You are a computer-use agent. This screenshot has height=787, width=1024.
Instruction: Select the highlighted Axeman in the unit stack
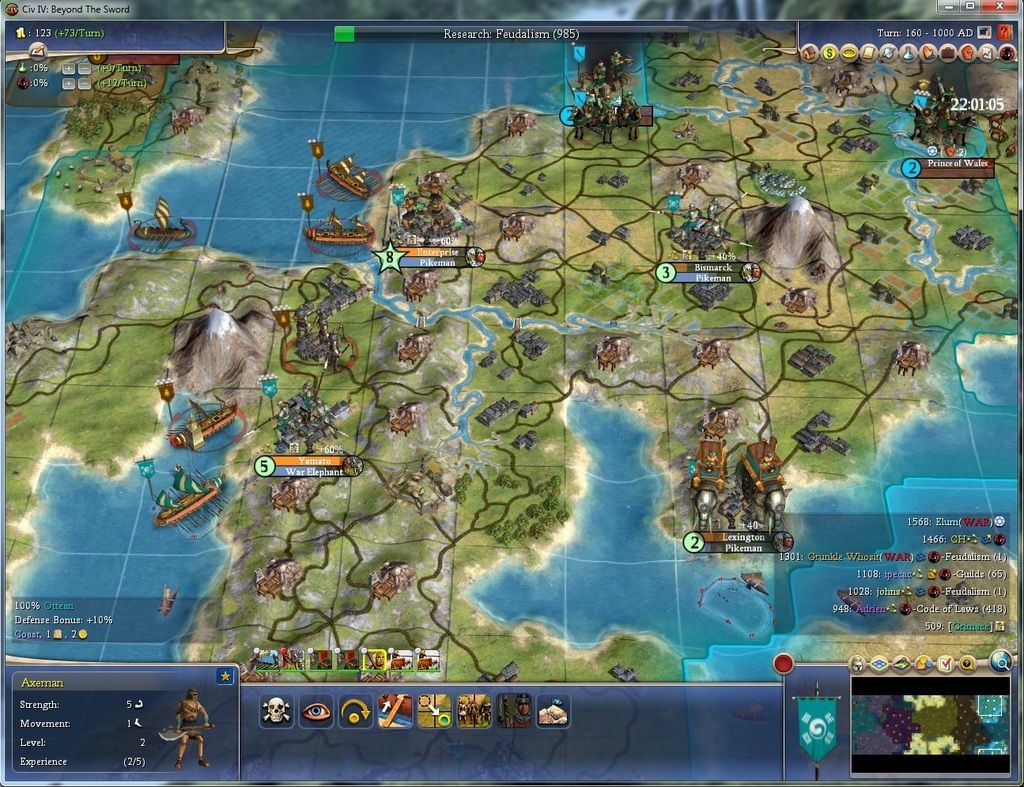[x=373, y=659]
